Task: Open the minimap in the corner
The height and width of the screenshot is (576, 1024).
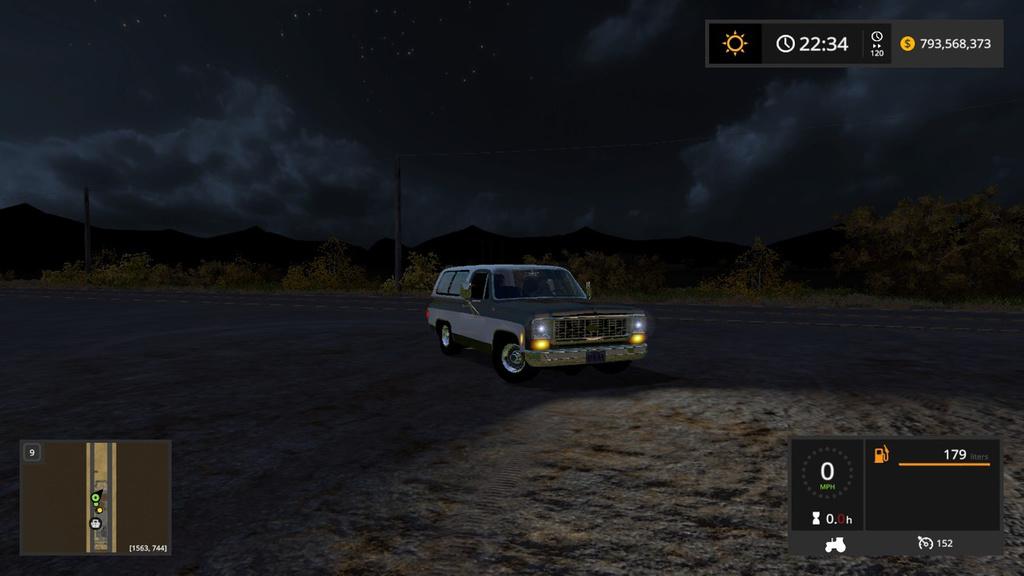Action: [x=96, y=497]
